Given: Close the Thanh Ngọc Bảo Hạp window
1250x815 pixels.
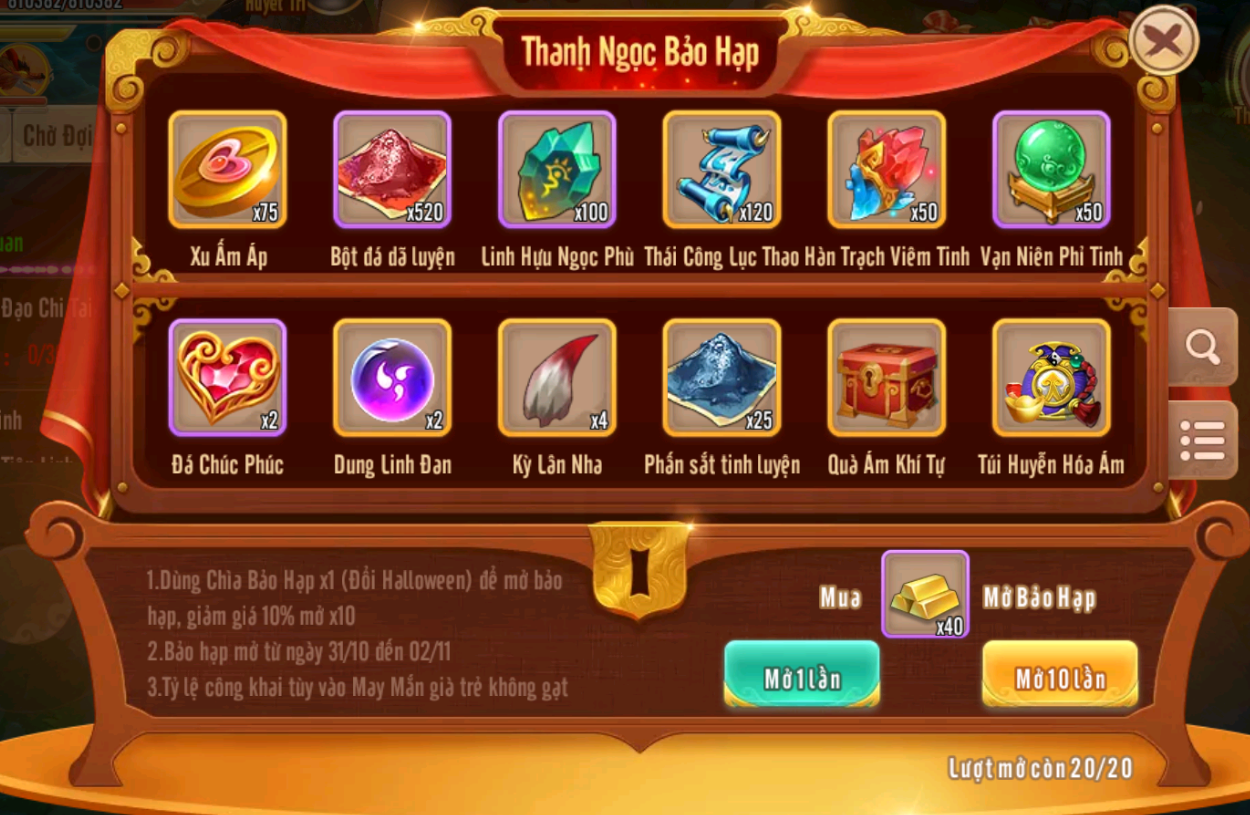Looking at the screenshot, I should click(x=1163, y=40).
